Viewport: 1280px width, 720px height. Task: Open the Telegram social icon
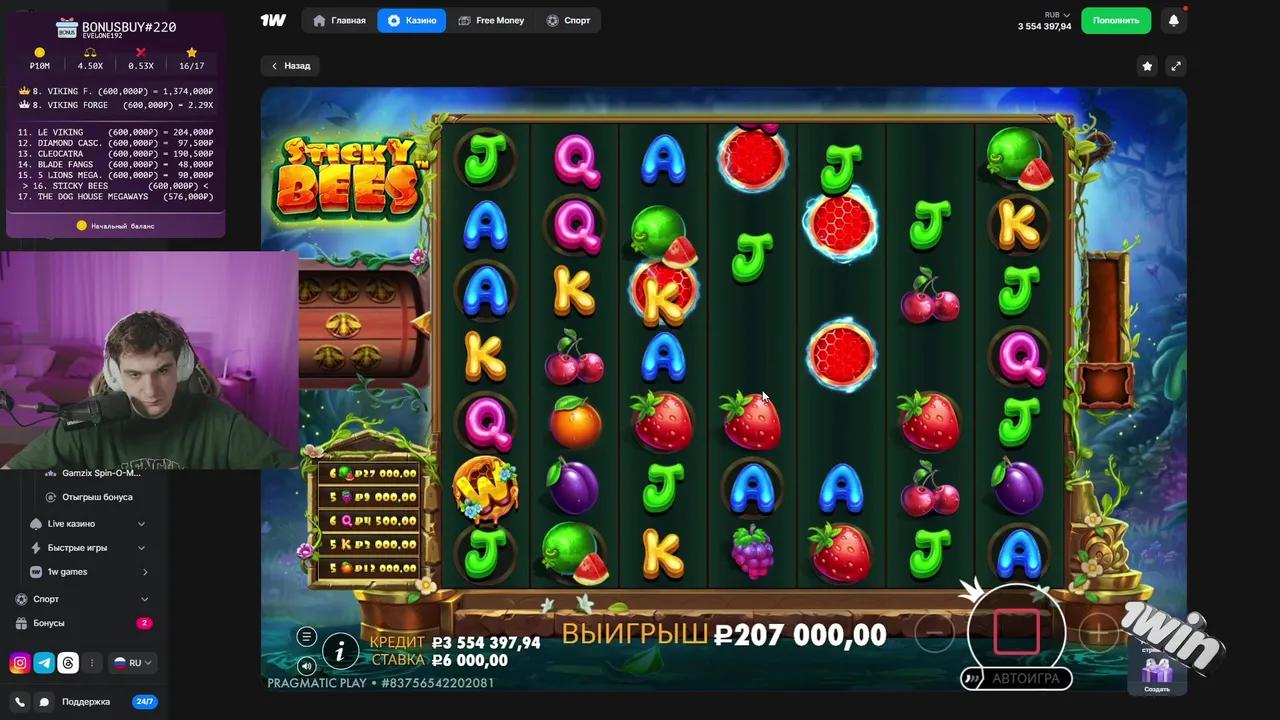pos(44,662)
